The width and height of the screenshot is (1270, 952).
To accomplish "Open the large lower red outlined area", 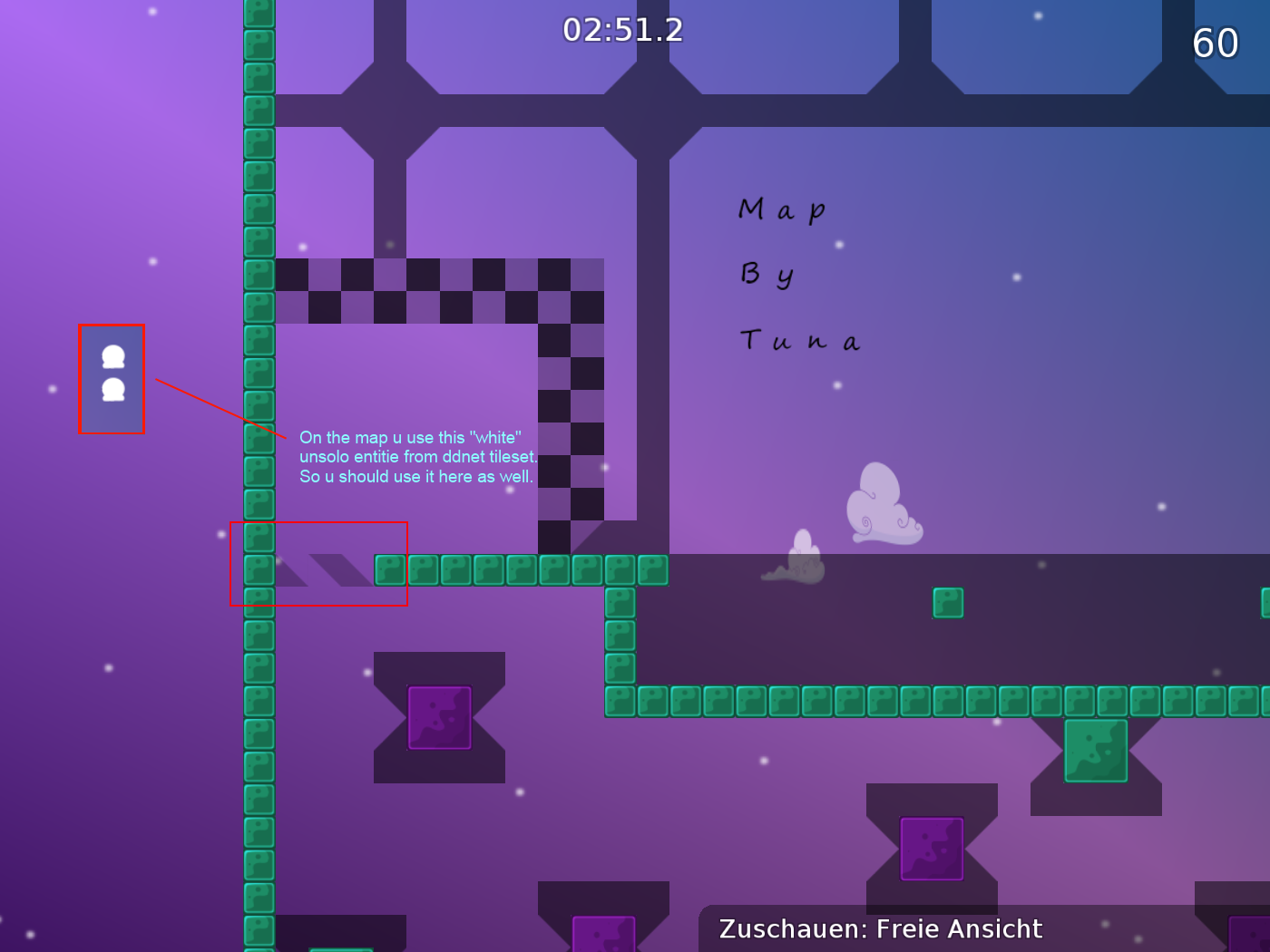I will click(319, 564).
